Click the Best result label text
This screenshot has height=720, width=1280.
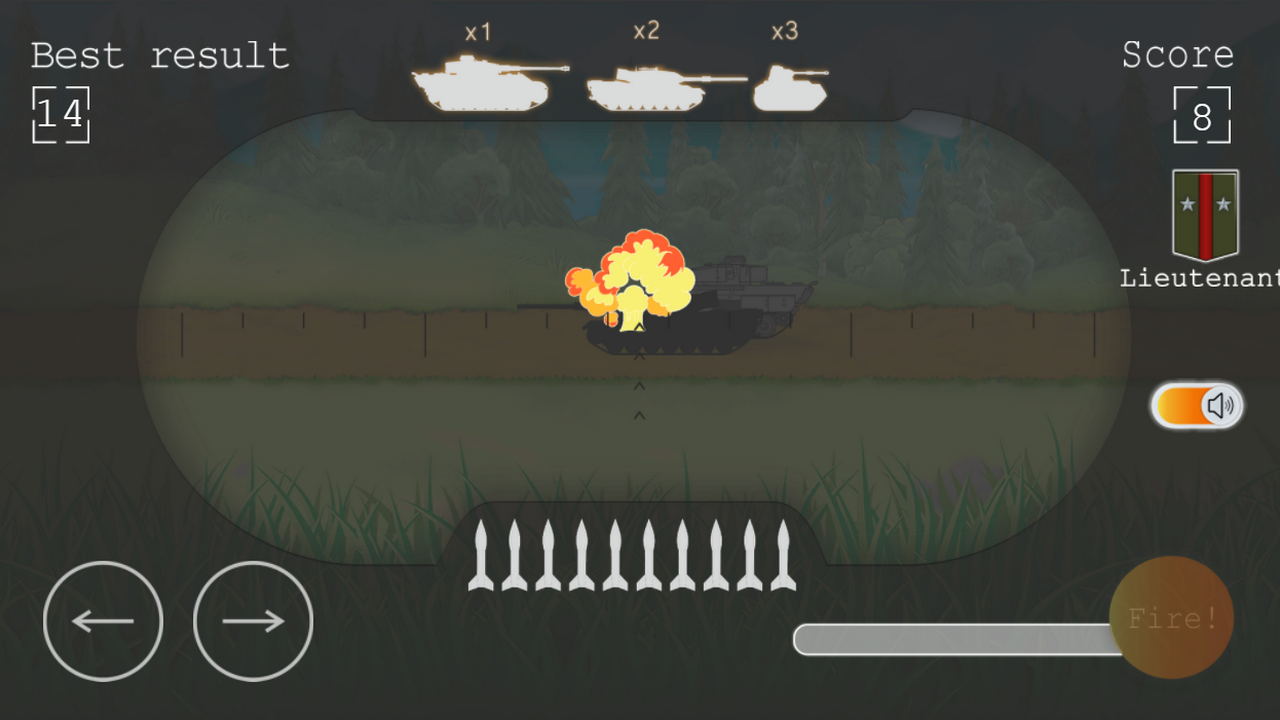158,56
